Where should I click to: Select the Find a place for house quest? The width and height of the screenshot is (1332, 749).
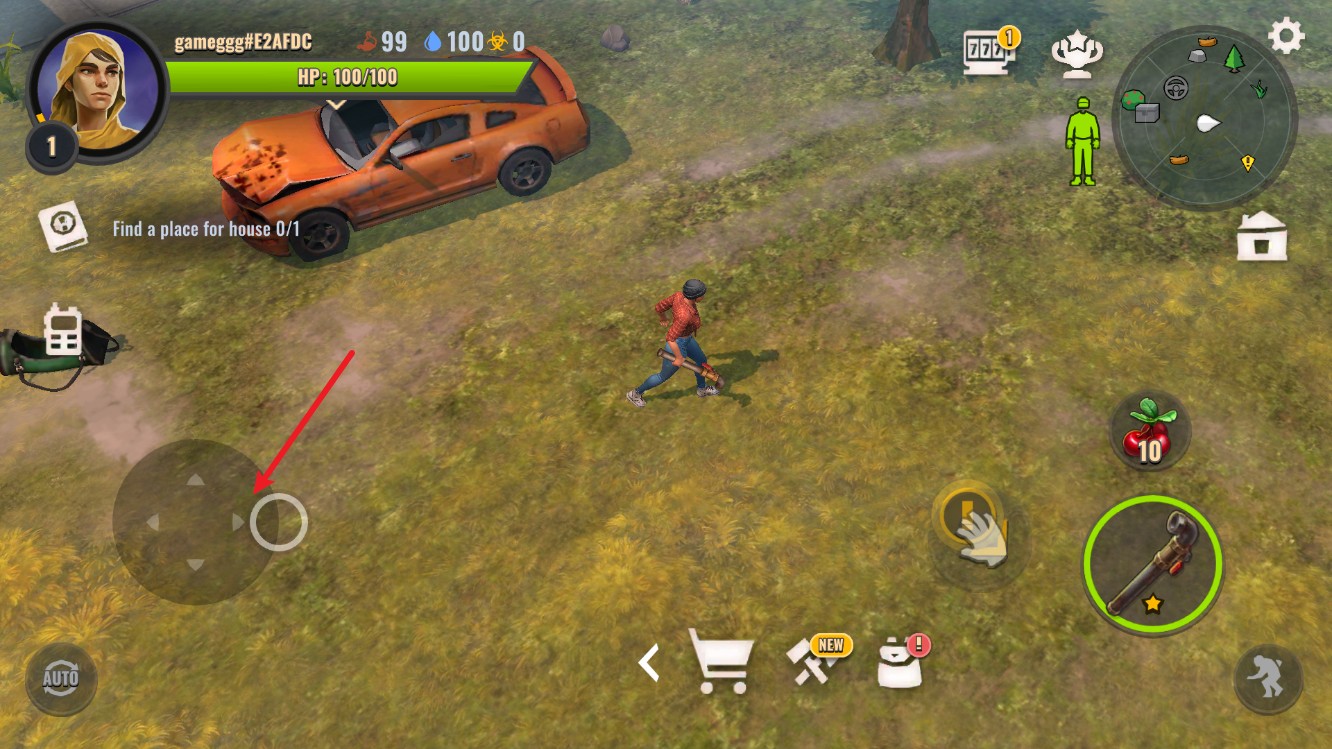click(206, 229)
